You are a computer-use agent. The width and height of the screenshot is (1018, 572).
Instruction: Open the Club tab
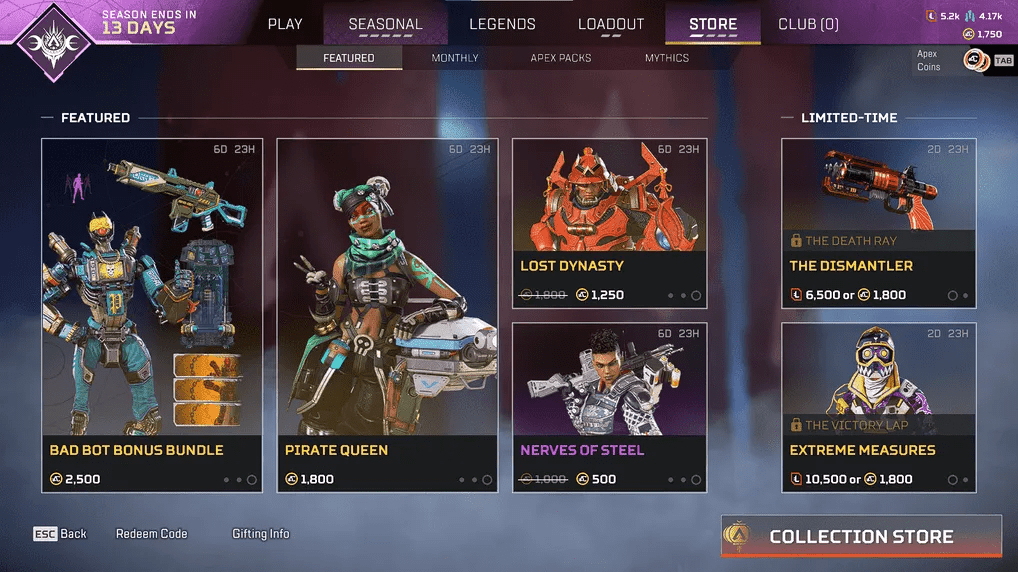[808, 24]
